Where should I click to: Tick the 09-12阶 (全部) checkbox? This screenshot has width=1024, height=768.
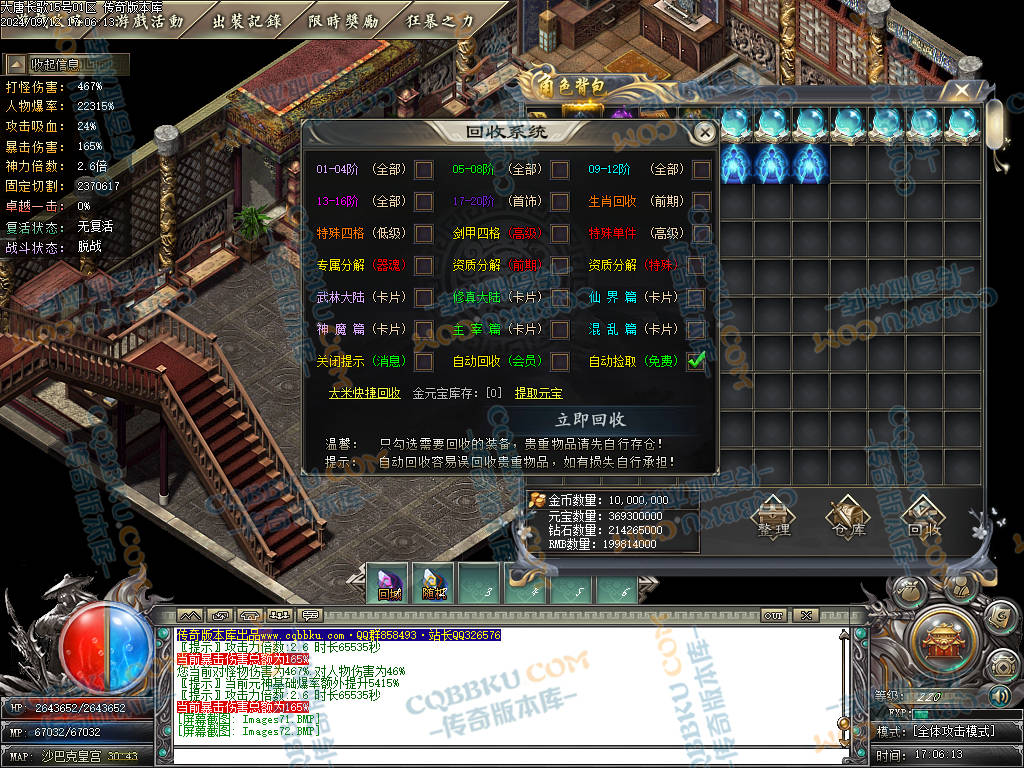point(701,170)
